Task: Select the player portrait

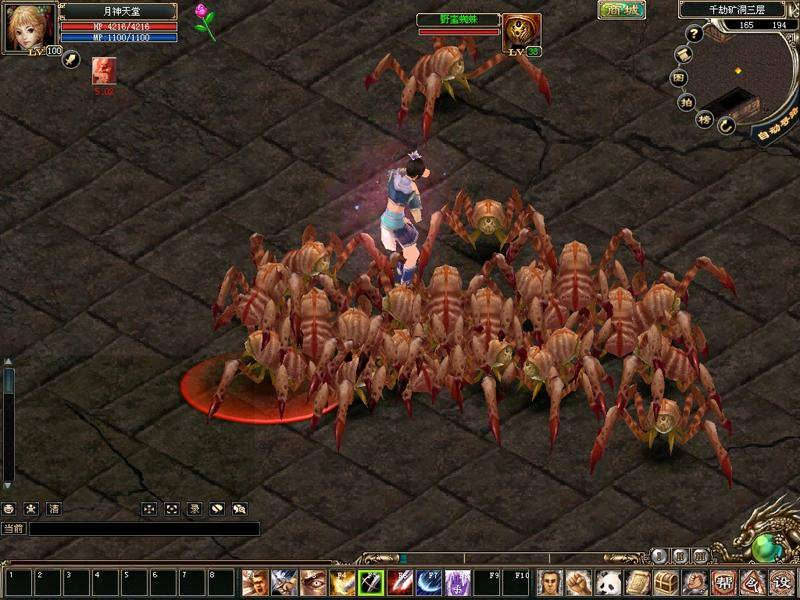Action: (x=31, y=29)
